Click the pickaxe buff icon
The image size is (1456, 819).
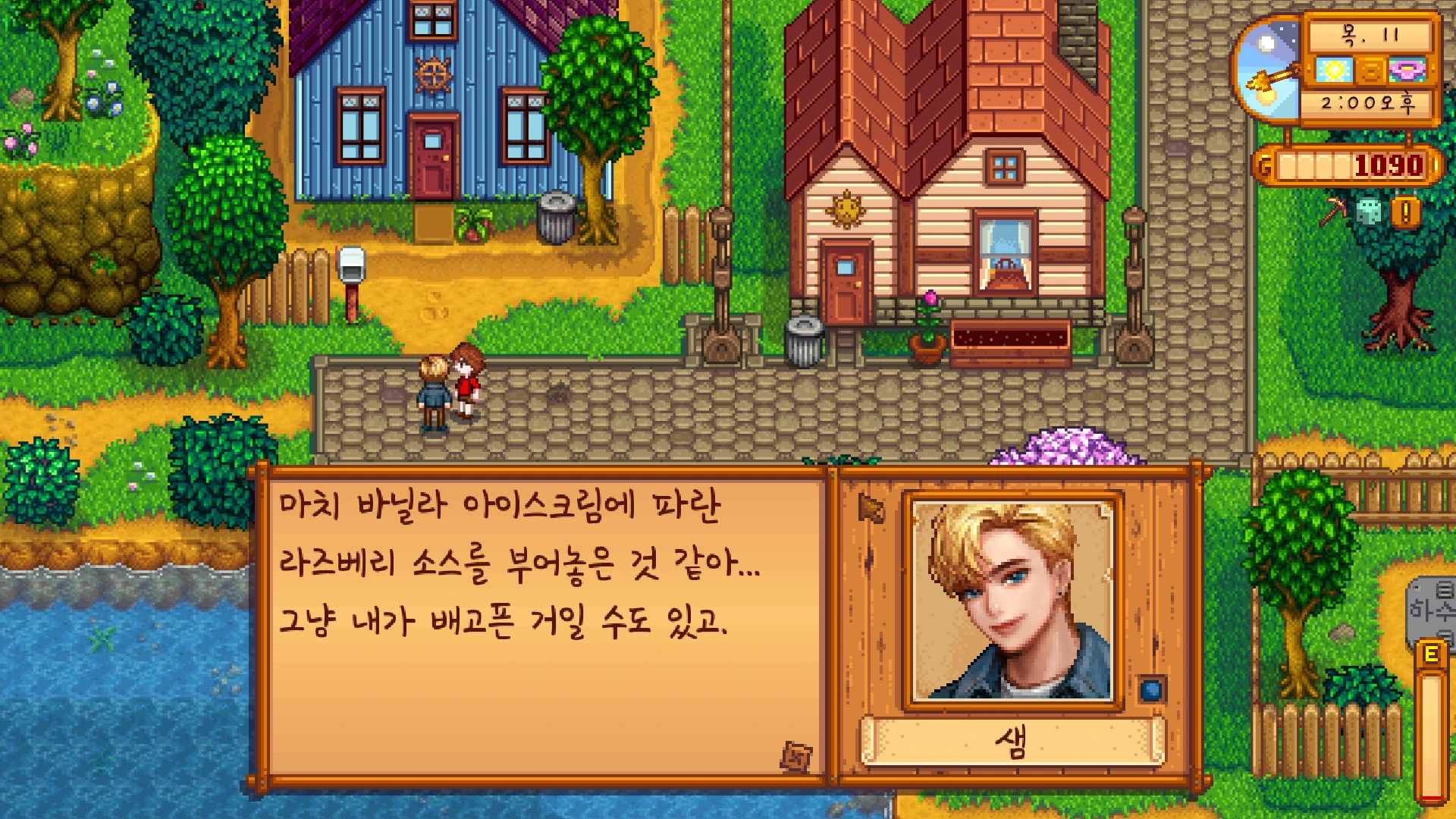[1332, 212]
